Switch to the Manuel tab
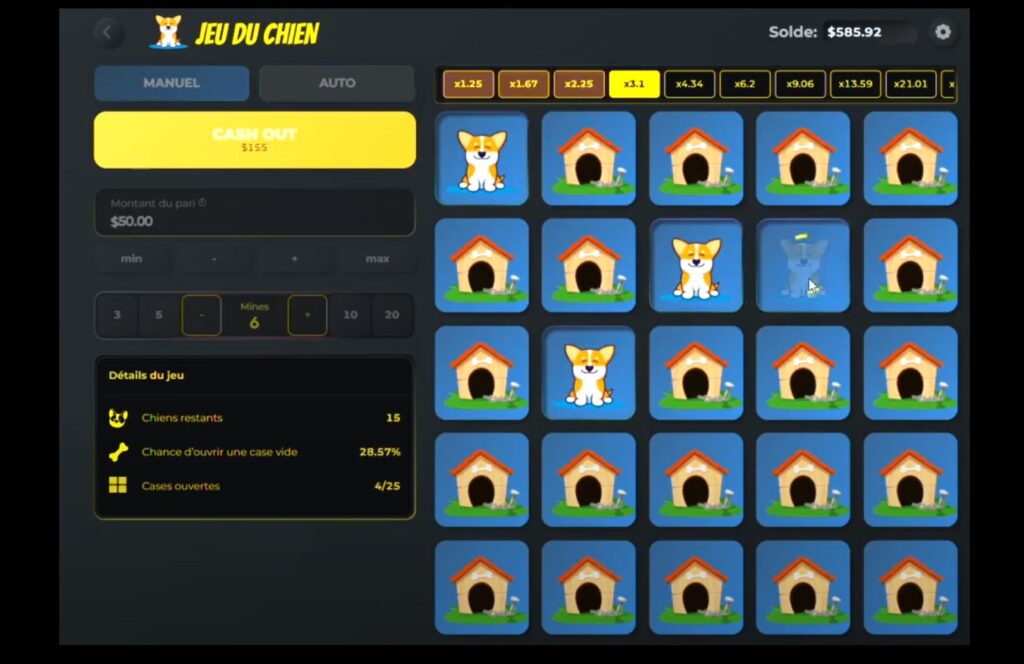 coord(171,83)
